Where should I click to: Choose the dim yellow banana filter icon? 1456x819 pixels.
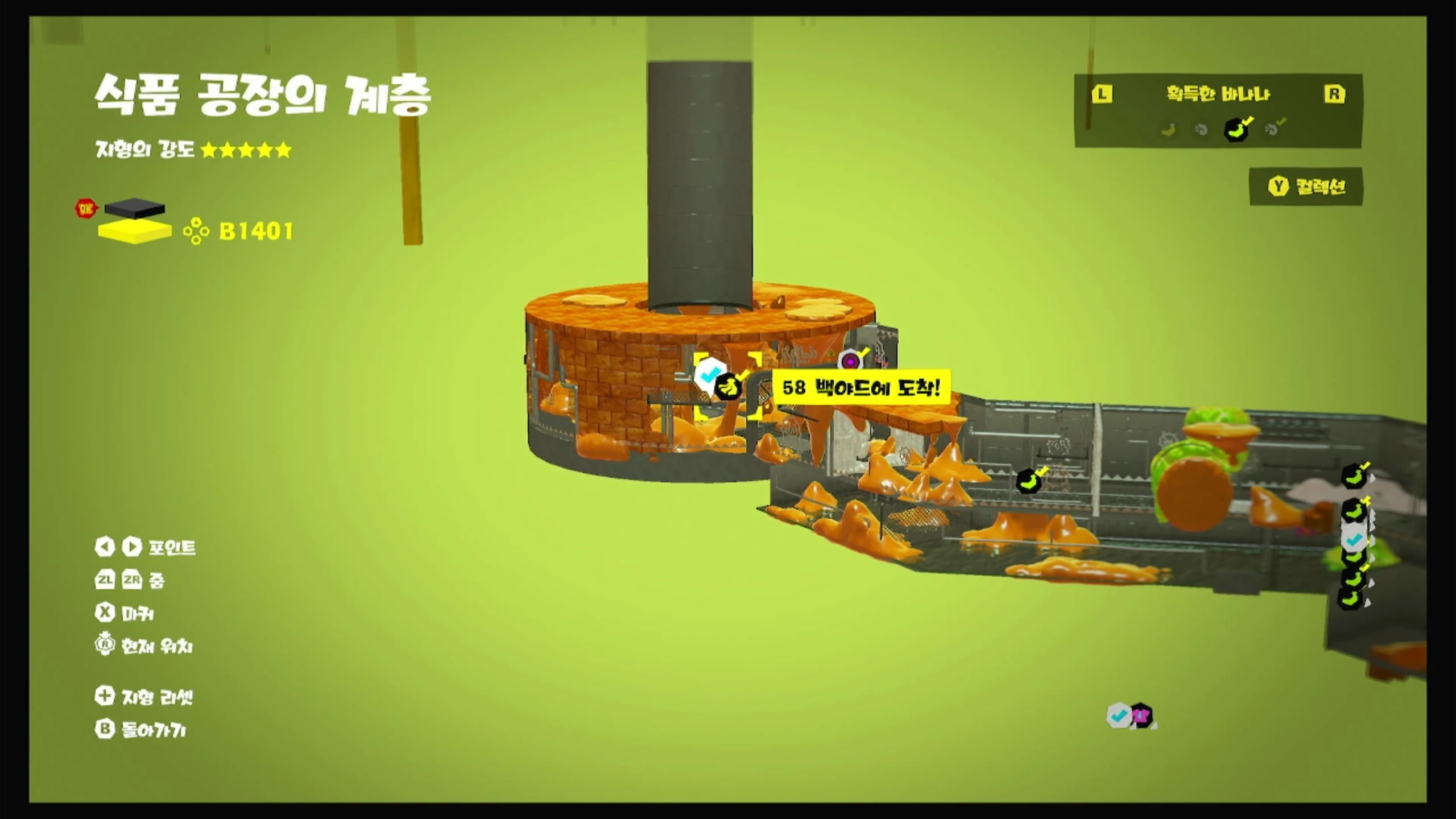click(1168, 130)
